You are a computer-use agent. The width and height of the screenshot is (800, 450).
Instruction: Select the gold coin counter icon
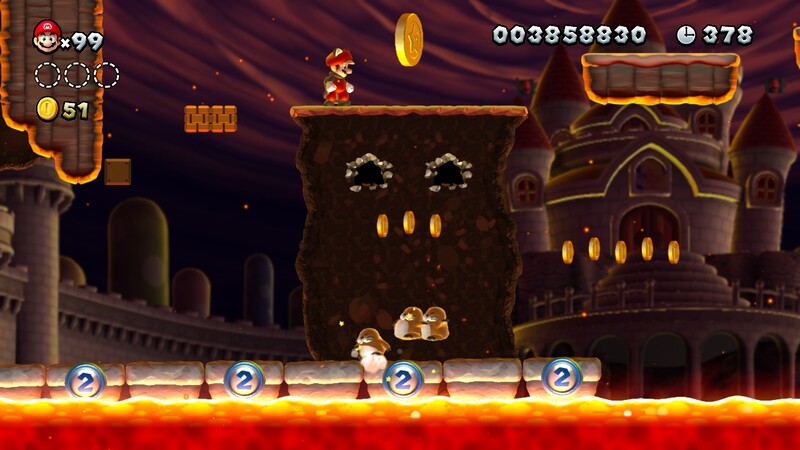click(46, 109)
